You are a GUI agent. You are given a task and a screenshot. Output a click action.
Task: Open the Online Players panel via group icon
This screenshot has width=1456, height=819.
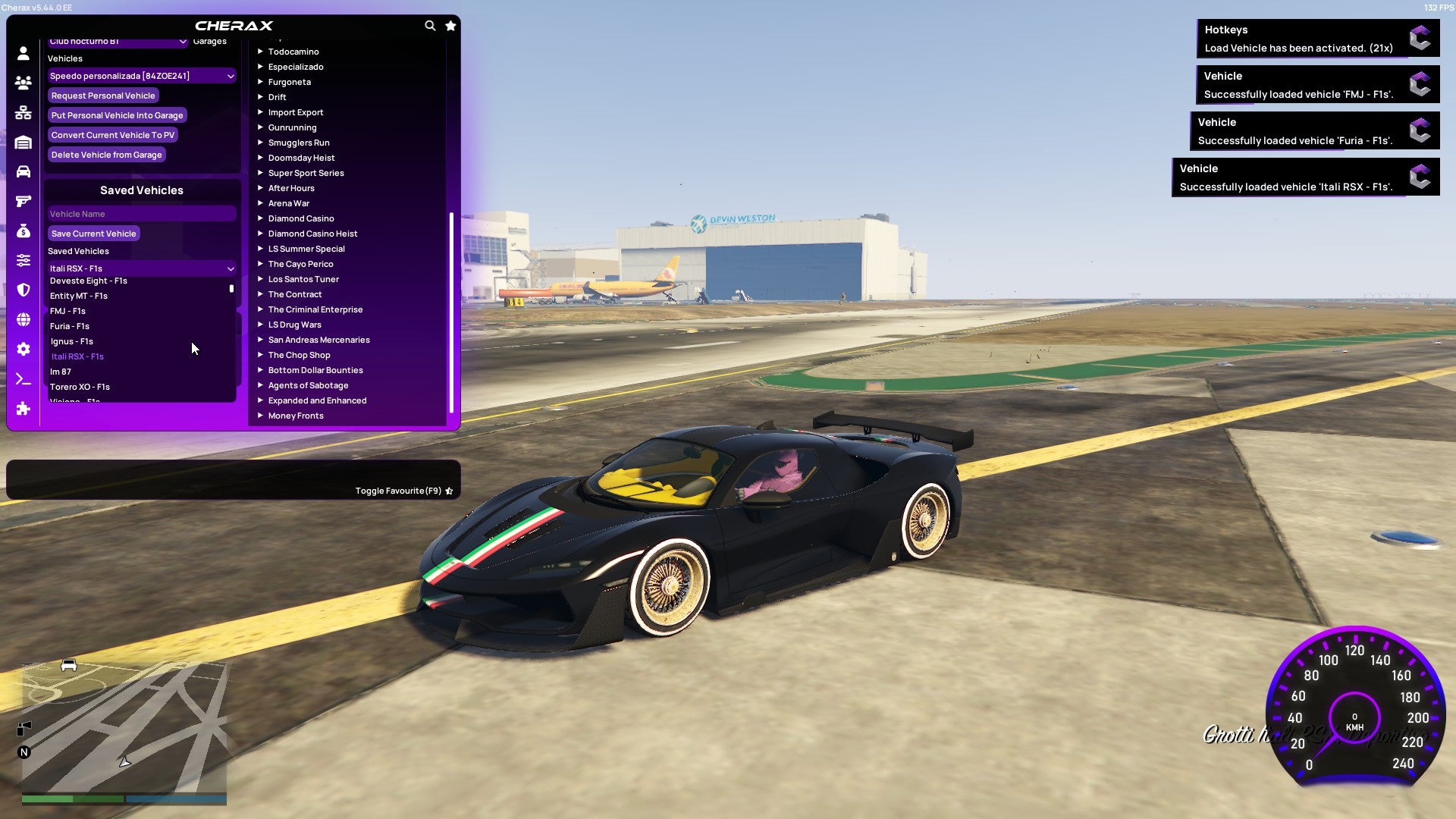click(23, 83)
